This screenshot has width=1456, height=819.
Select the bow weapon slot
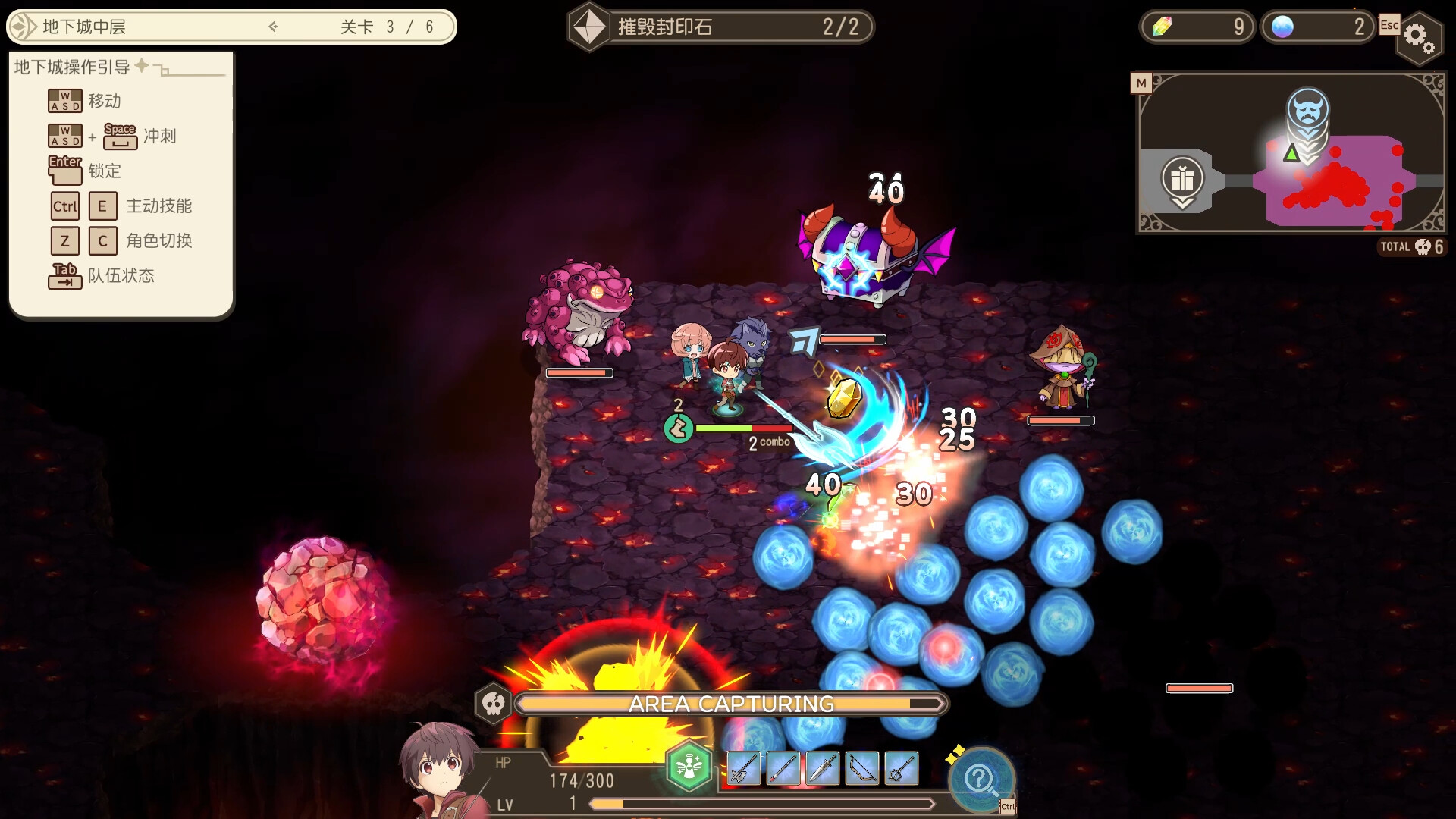point(861,768)
